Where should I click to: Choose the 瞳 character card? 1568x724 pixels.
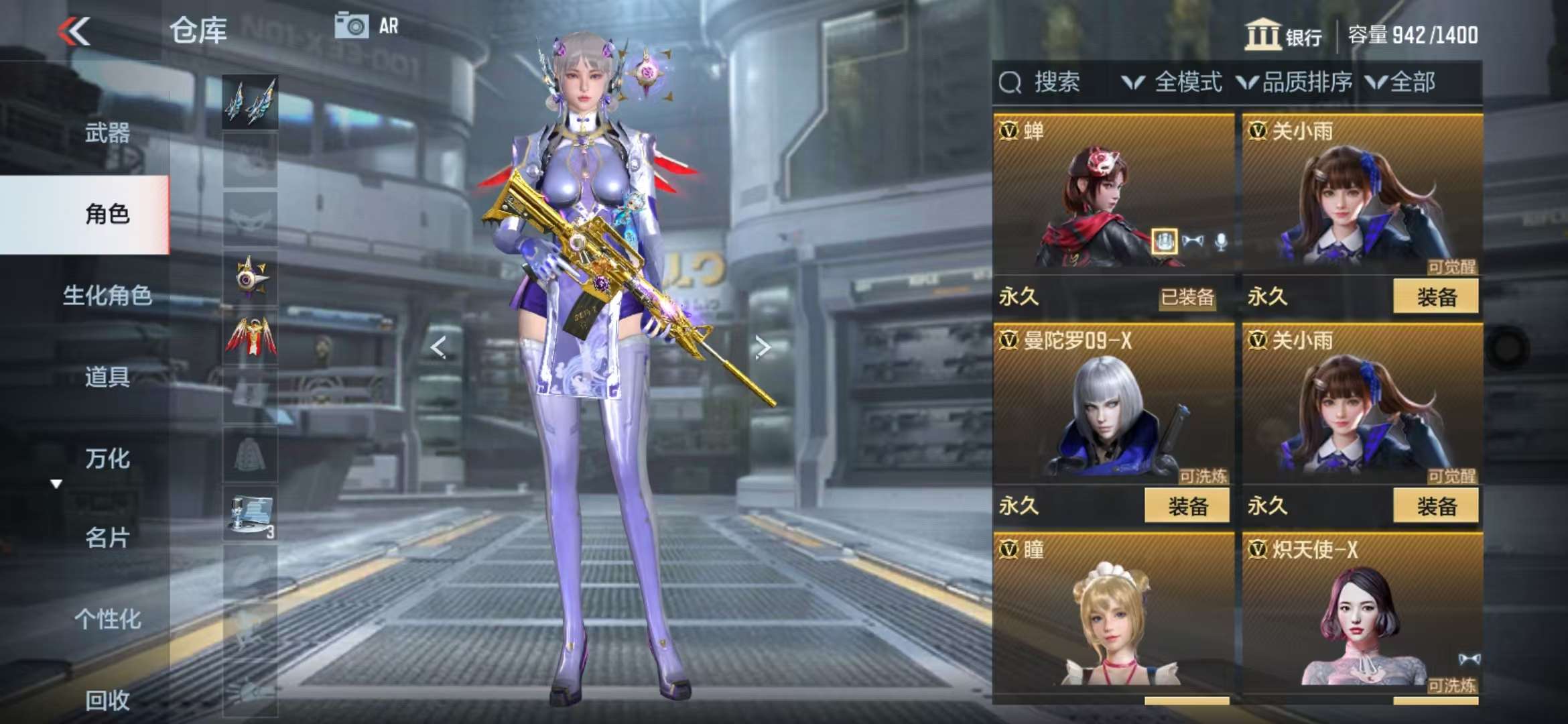coord(1112,613)
